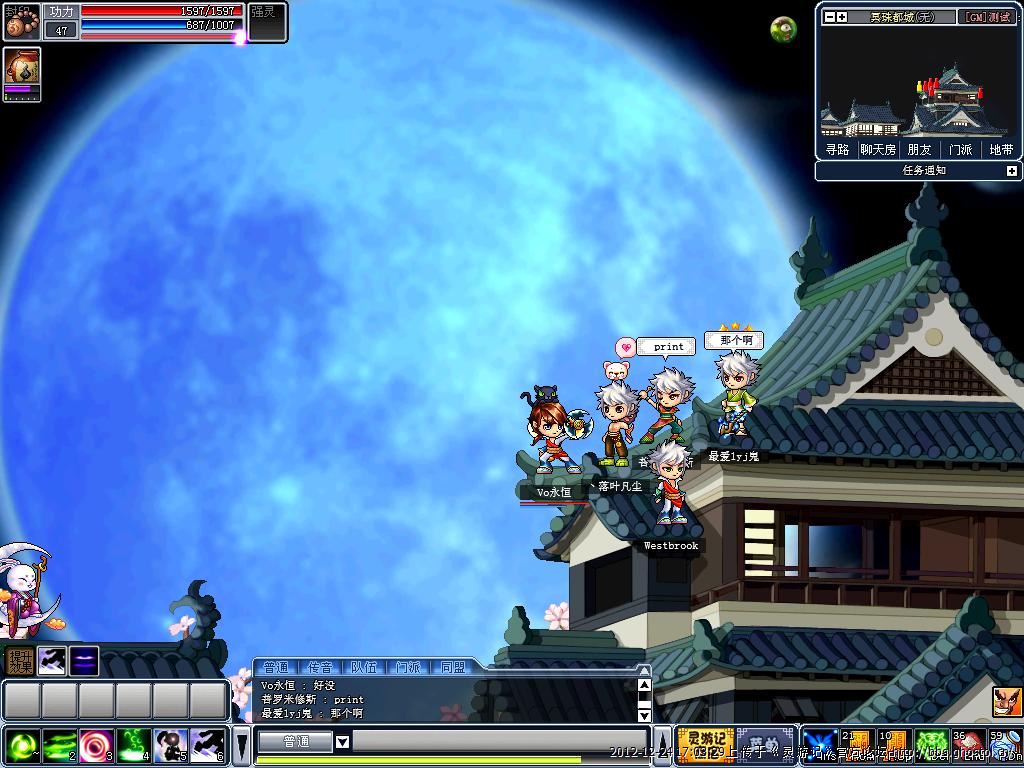Use the blue potion bottle with count 59
The height and width of the screenshot is (768, 1024).
pos(1004,745)
